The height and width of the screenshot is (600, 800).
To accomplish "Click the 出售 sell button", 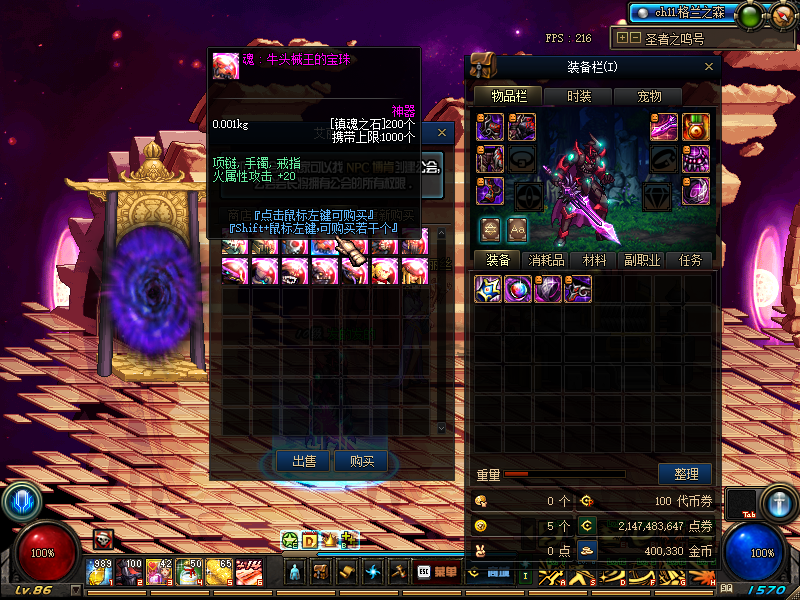I will click(304, 461).
